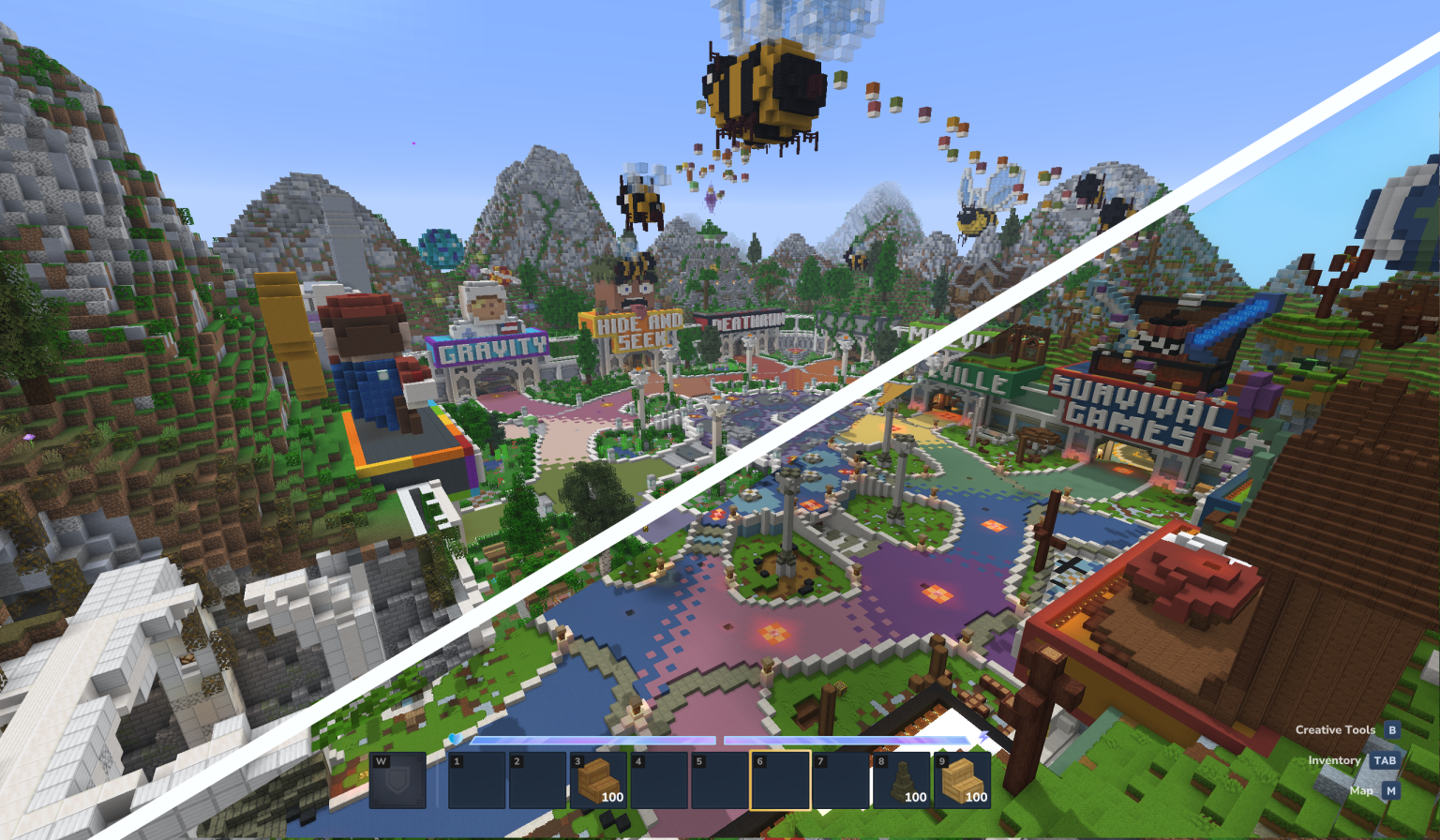This screenshot has height=840, width=1440.
Task: Click the heart icon left of the XP bar
Action: [456, 739]
